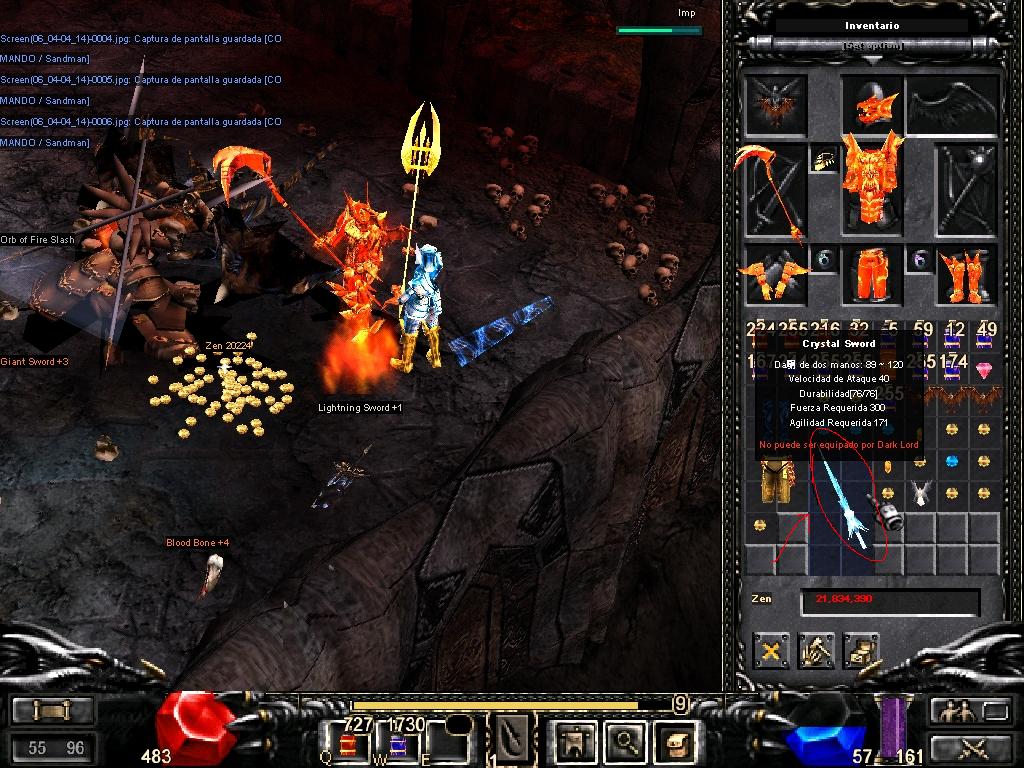
Task: Open the character info button on bottom bar
Action: 576,741
